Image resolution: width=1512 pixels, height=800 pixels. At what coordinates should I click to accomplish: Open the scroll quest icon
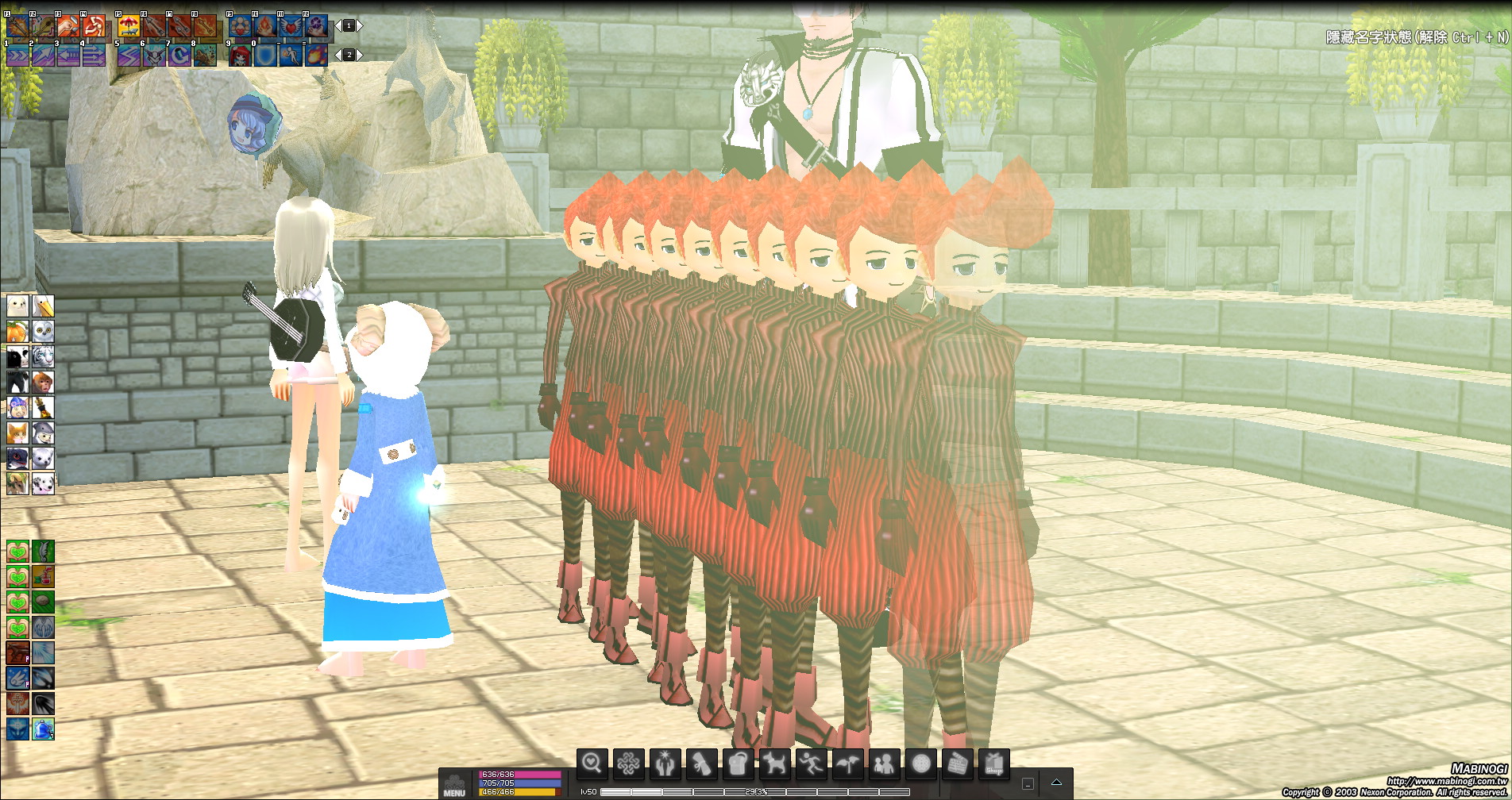point(702,764)
